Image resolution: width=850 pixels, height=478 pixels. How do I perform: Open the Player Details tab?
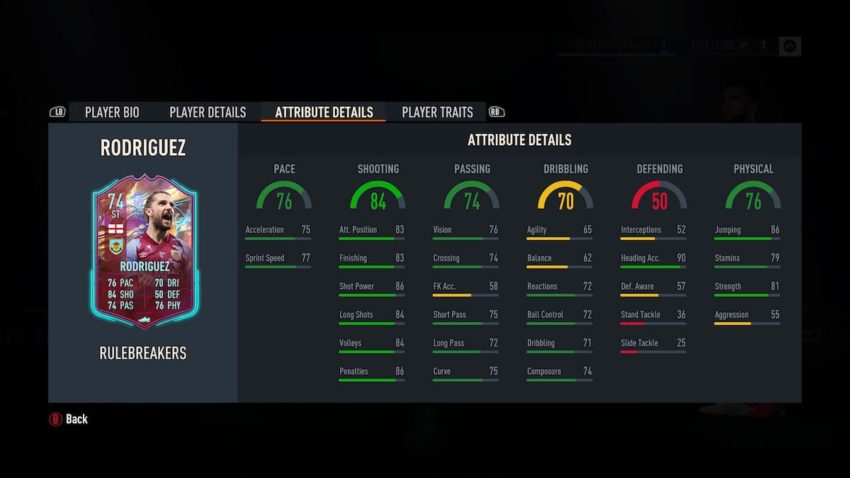207,112
